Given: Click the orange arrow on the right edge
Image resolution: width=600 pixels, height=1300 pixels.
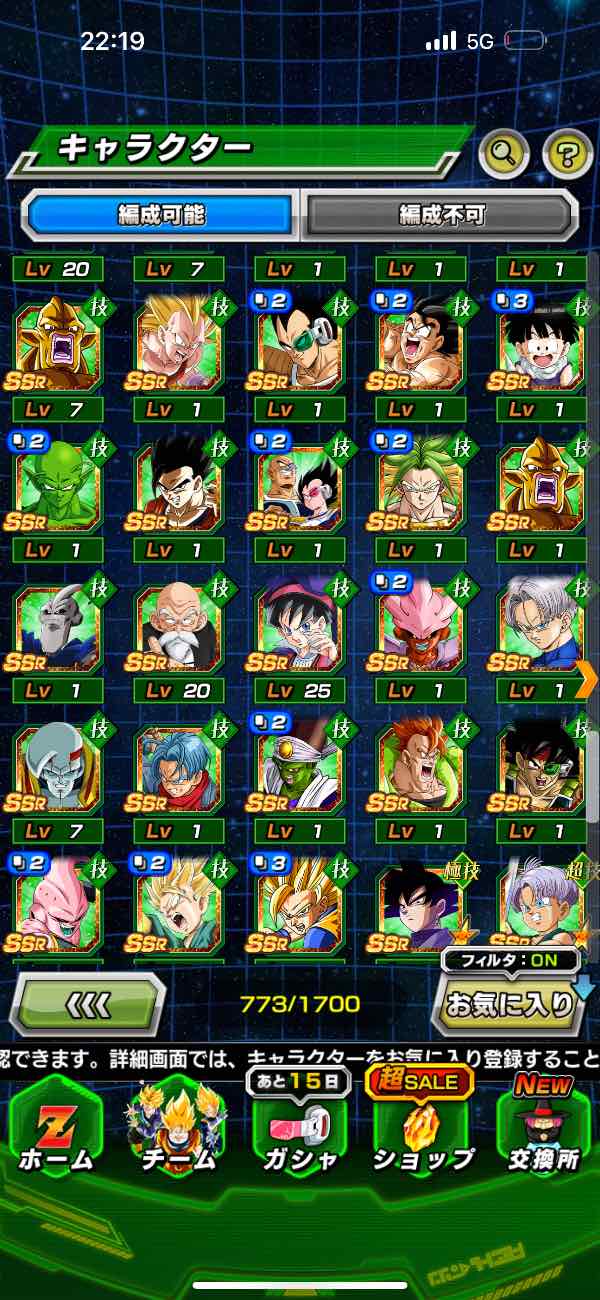Looking at the screenshot, I should tap(587, 676).
